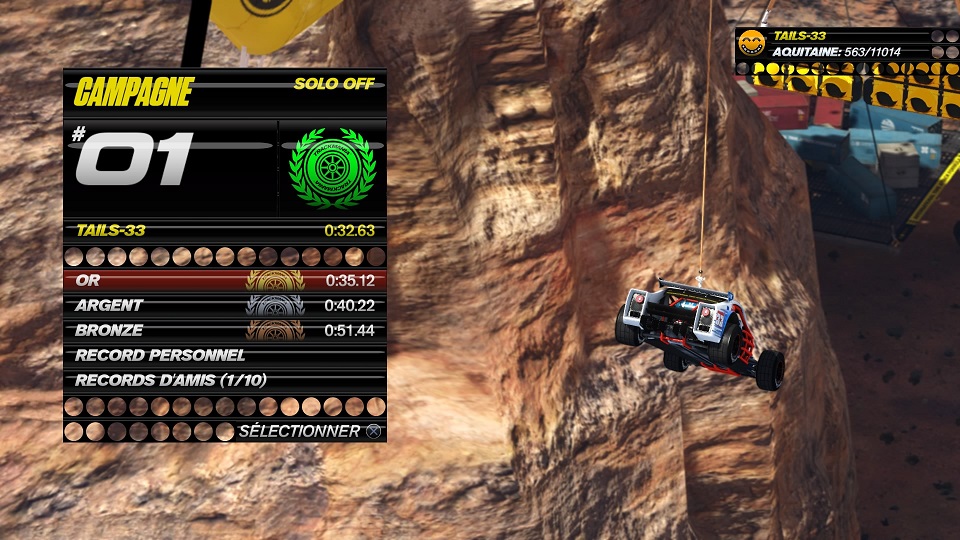Select the TAILS-33 best time row
The image size is (960, 540).
coord(224,230)
